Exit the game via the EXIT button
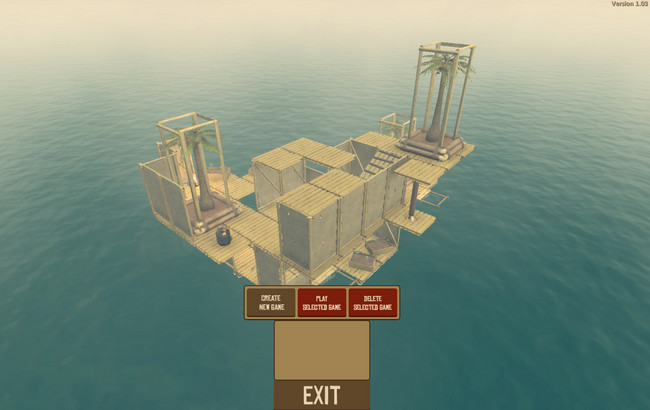The height and width of the screenshot is (410, 650). pos(322,395)
